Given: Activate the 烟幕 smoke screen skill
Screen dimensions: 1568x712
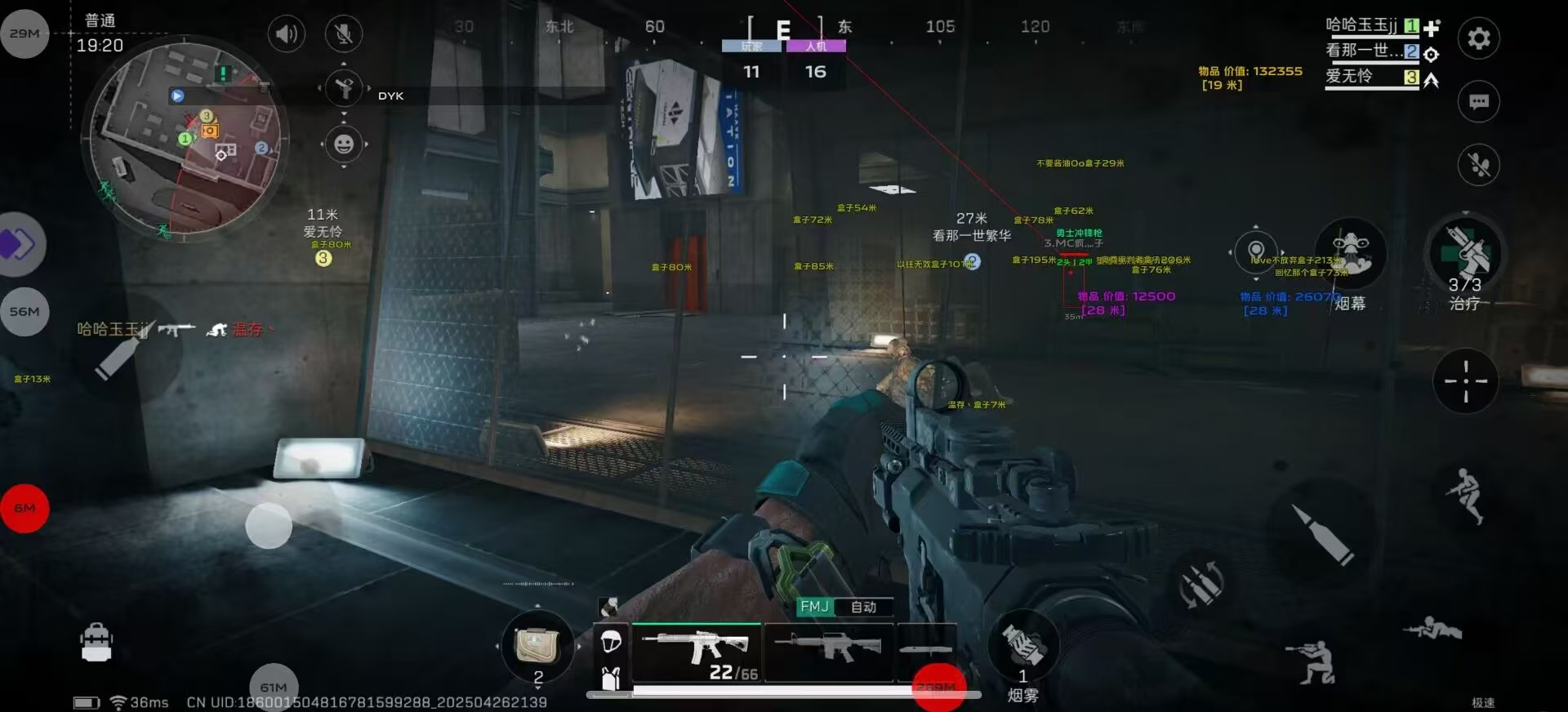Looking at the screenshot, I should pos(1351,253).
